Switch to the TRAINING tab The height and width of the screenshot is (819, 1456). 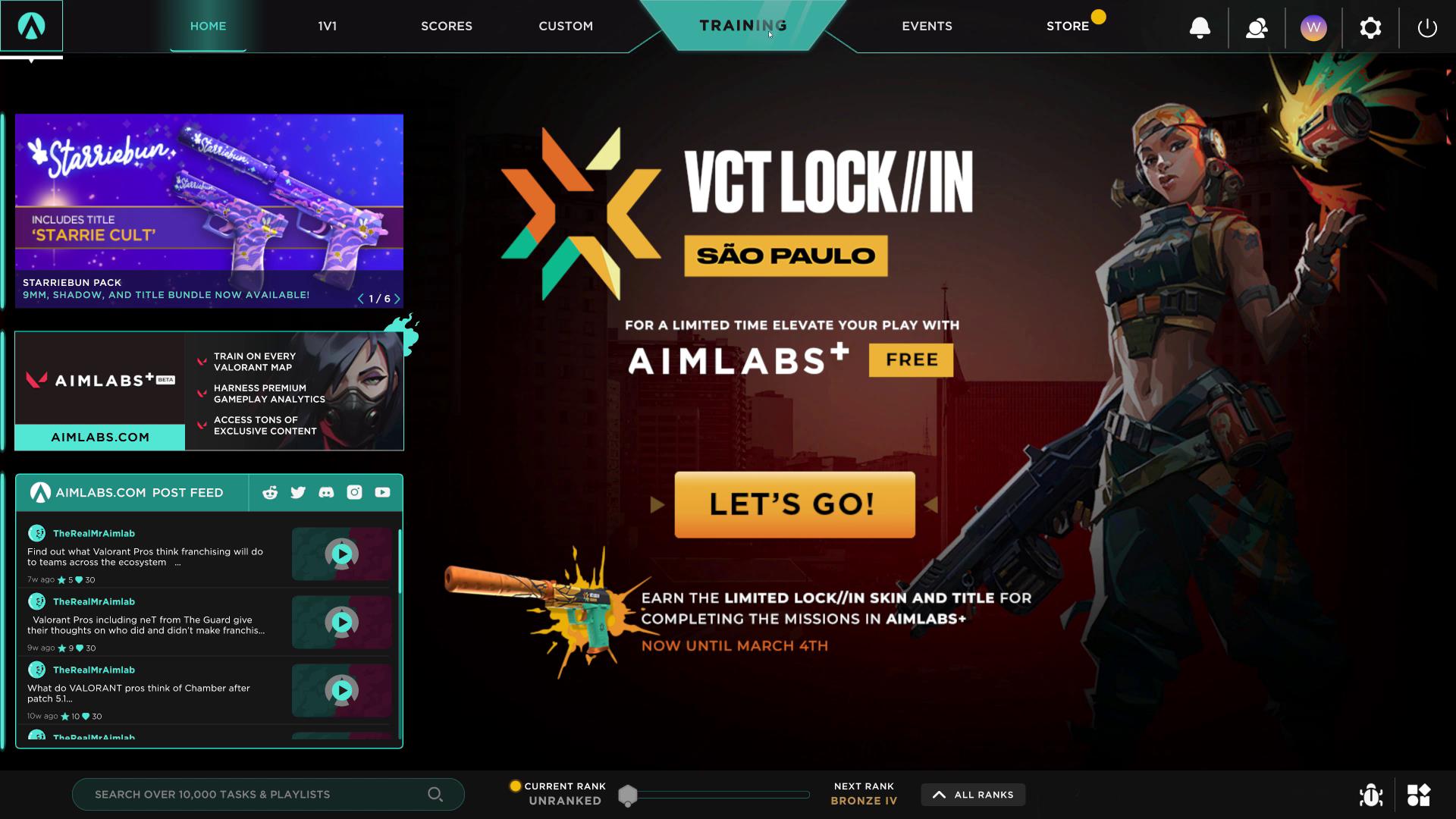(x=744, y=25)
